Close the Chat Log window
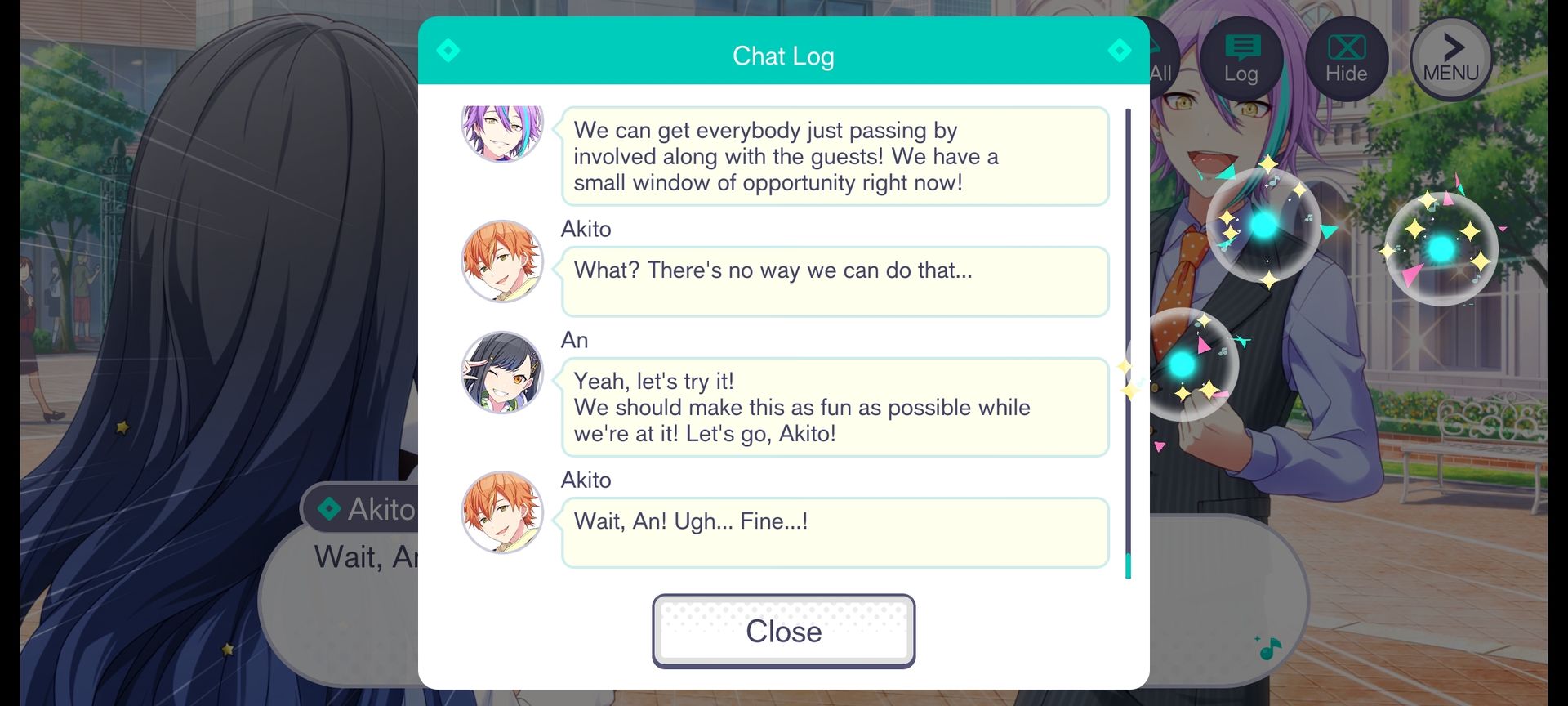The image size is (1568, 706). tap(783, 631)
